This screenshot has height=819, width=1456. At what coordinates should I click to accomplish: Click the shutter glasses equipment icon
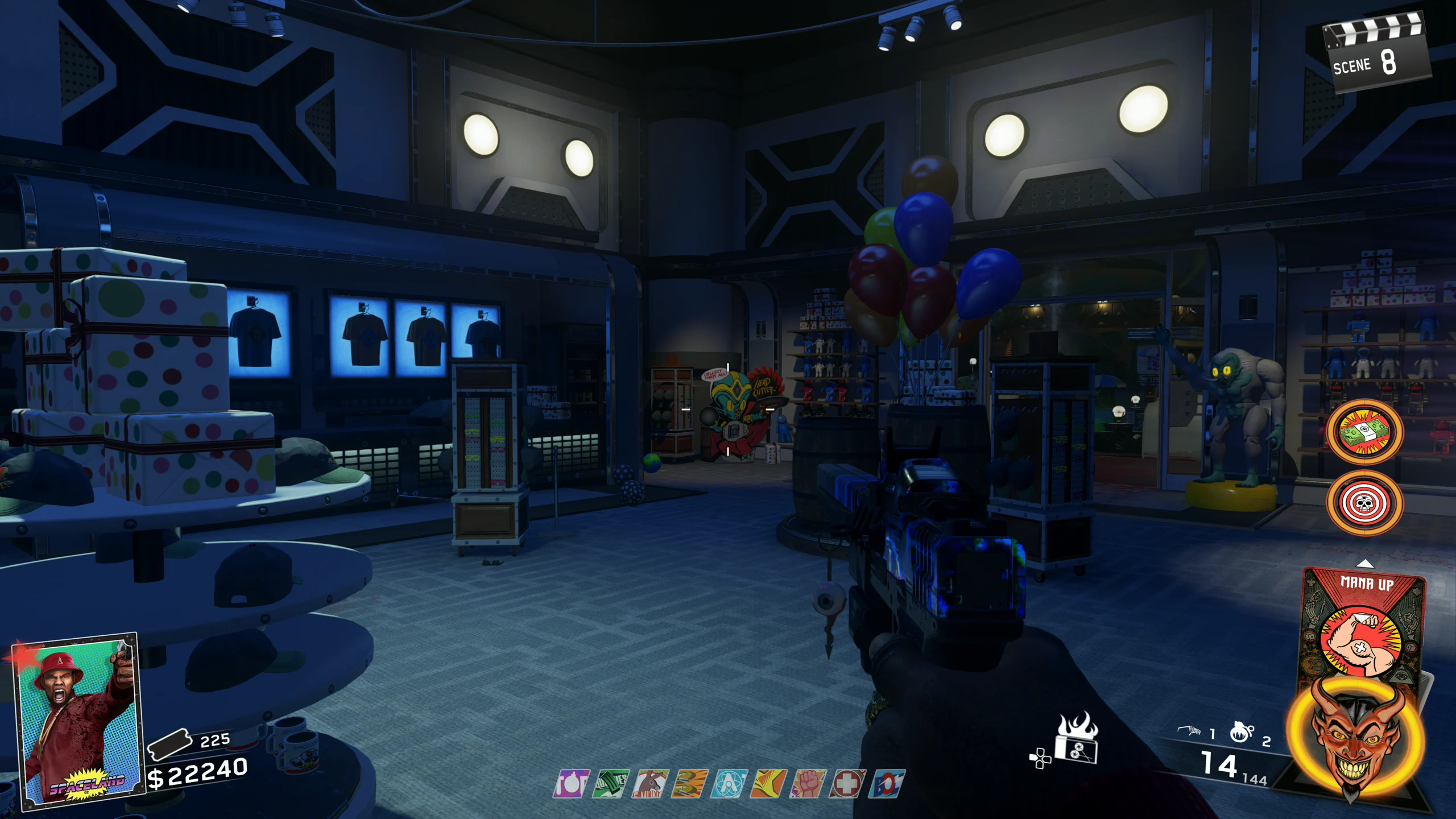(x=1189, y=731)
